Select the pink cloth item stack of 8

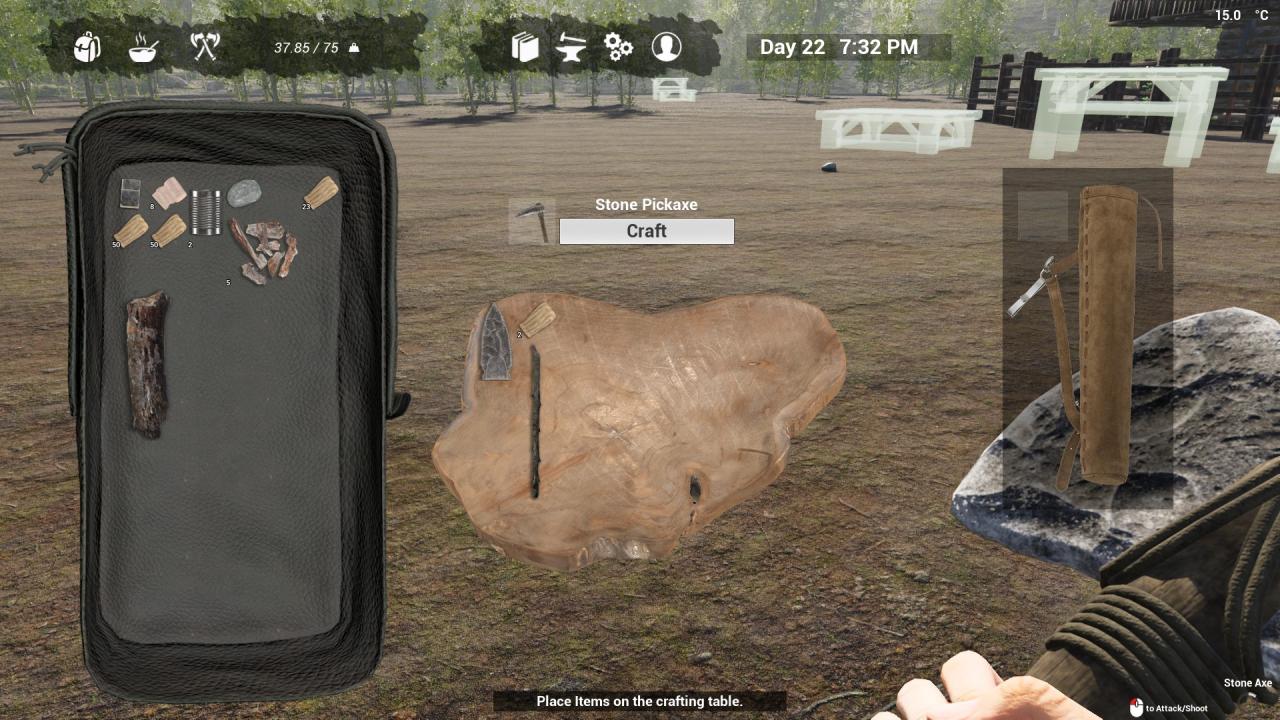point(169,192)
